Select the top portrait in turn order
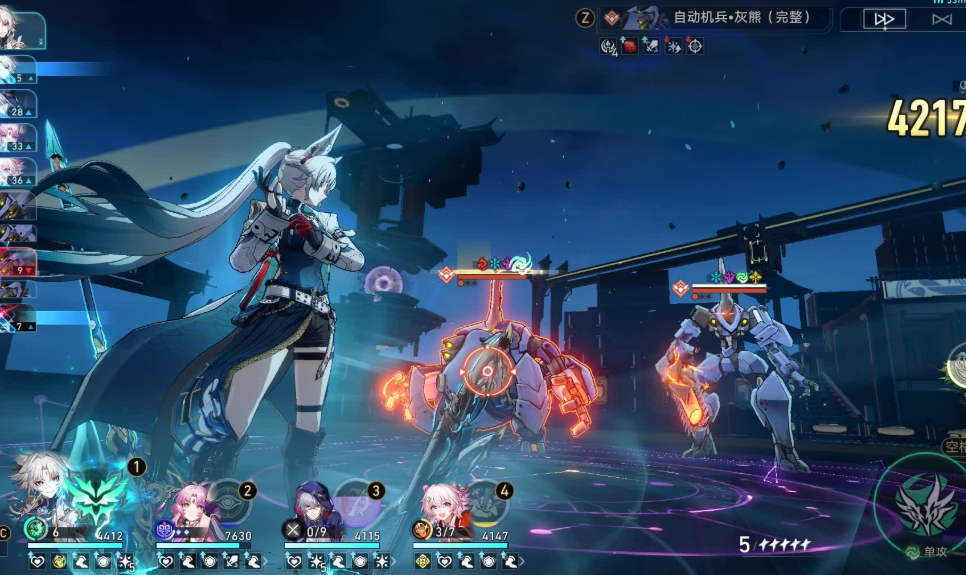This screenshot has height=575, width=966. 20,30
